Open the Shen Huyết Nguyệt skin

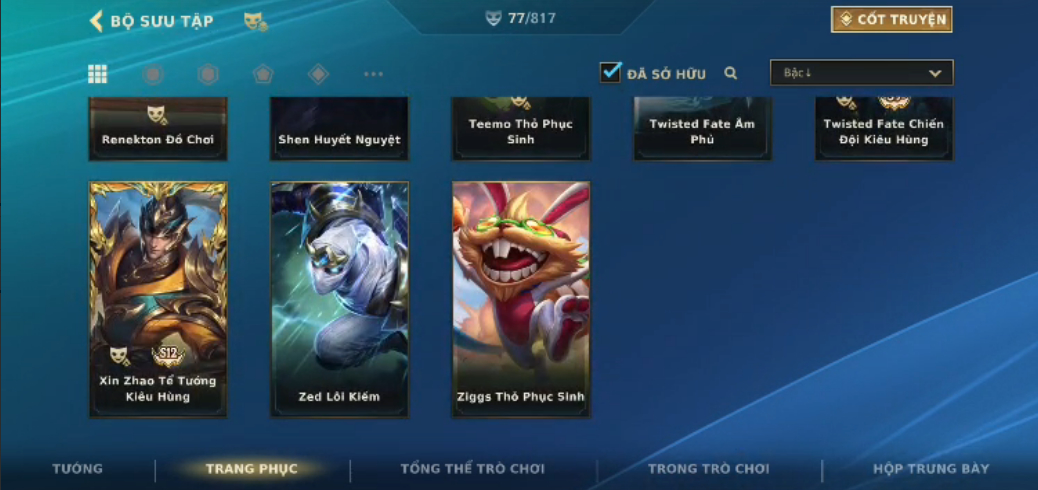point(340,130)
